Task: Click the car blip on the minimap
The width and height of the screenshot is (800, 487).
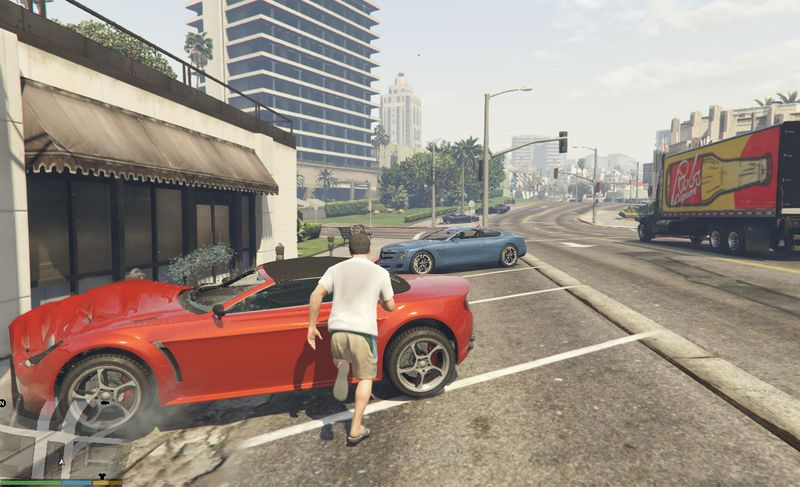Action: pyautogui.click(x=105, y=402)
